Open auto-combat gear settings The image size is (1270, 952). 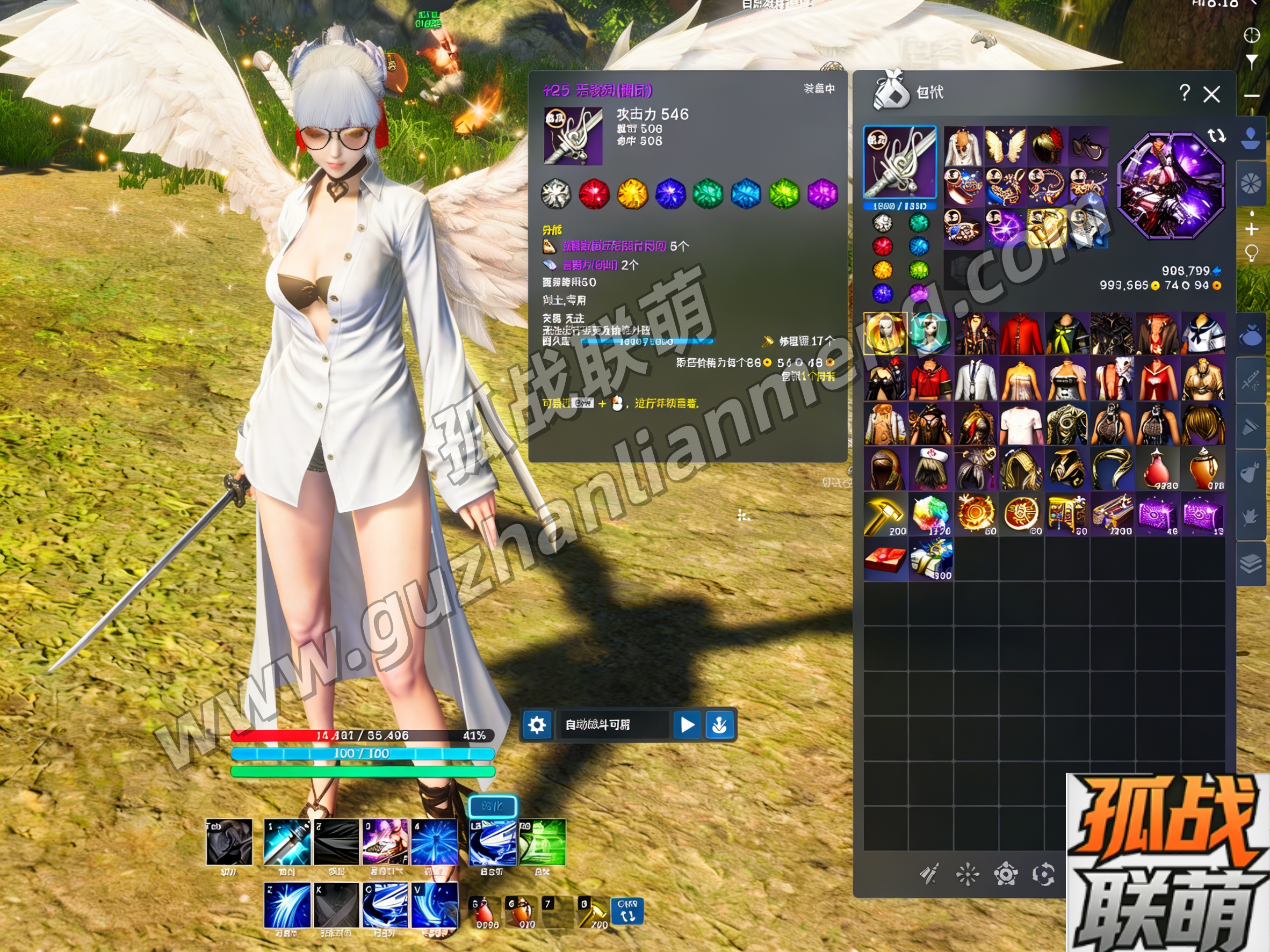click(537, 725)
